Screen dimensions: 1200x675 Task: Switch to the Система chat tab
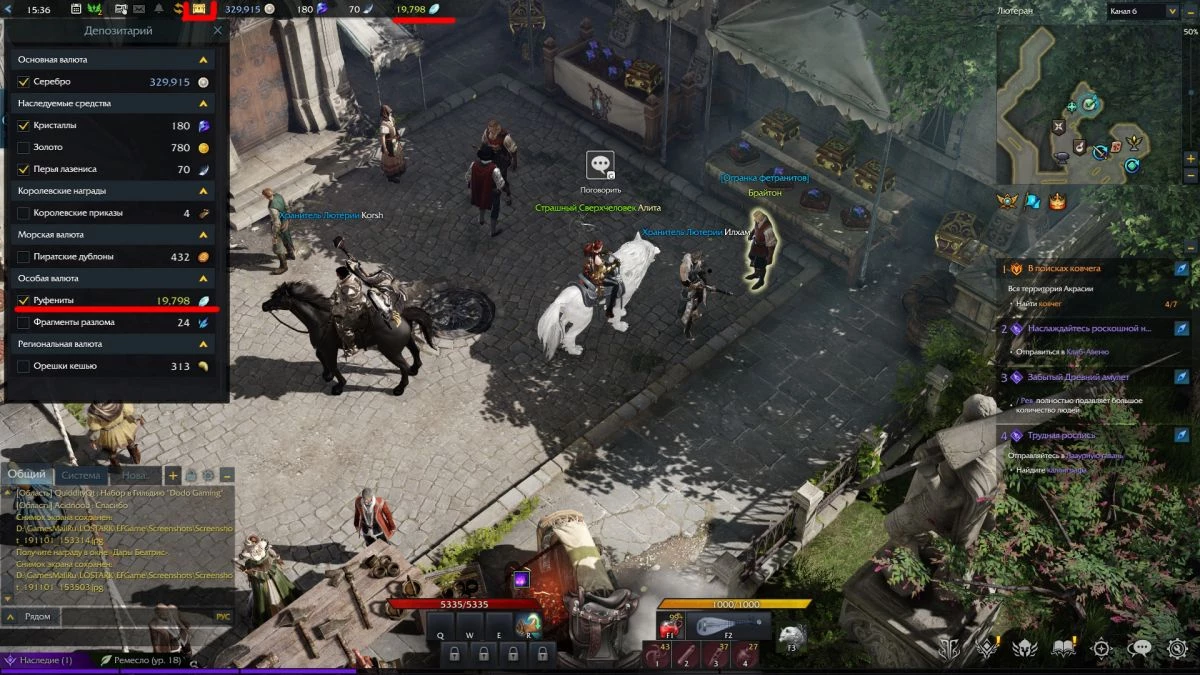[x=81, y=476]
